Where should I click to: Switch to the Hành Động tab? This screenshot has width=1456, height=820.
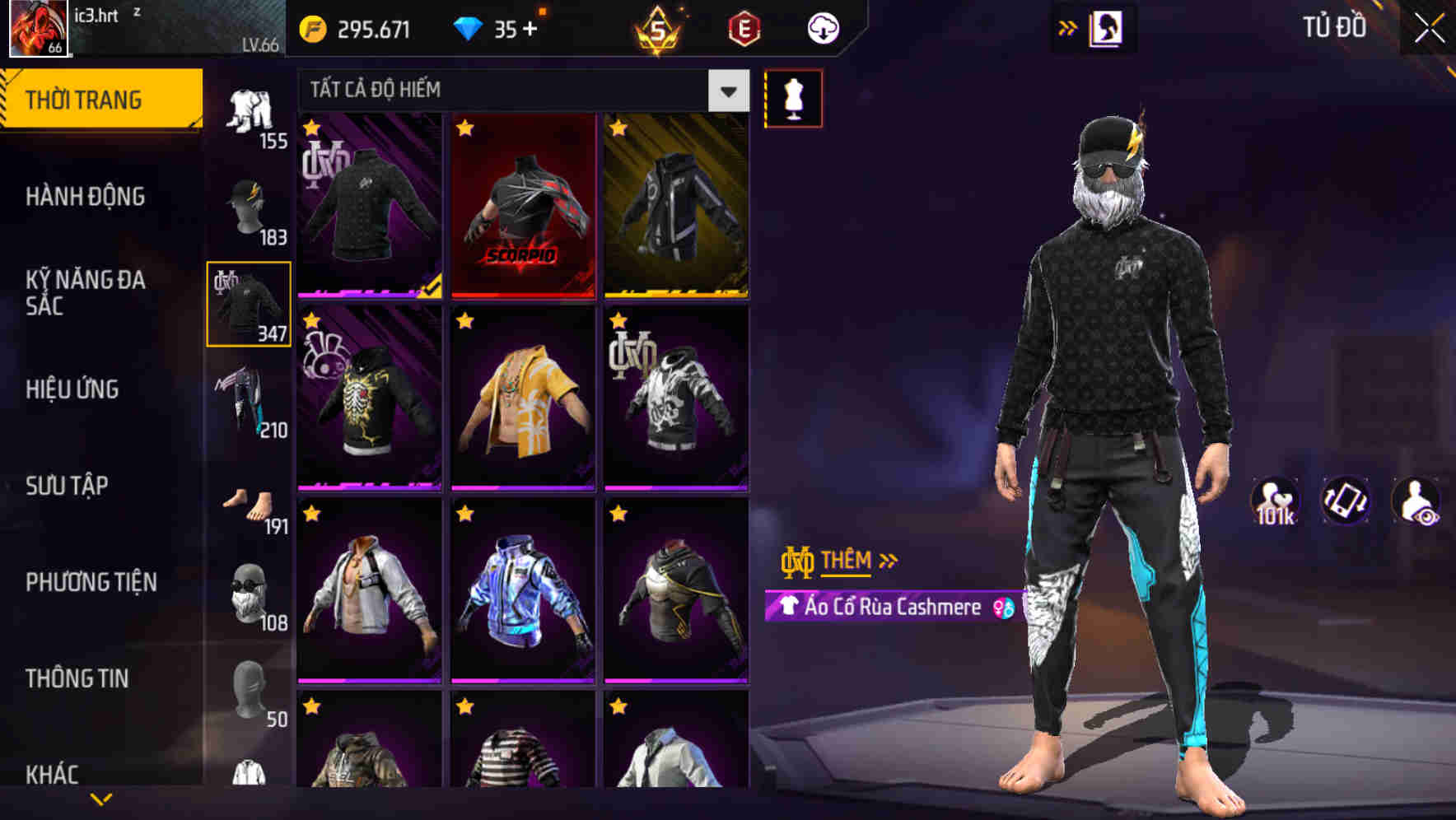[x=82, y=197]
